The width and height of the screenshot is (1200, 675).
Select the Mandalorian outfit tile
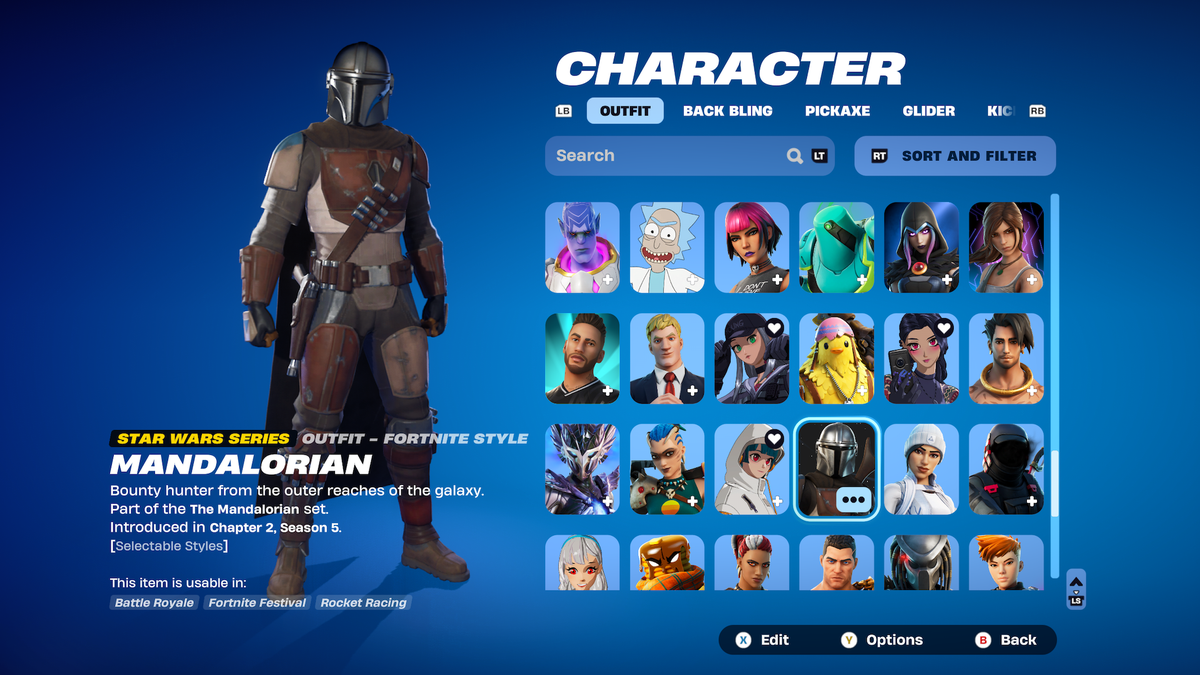(x=836, y=469)
